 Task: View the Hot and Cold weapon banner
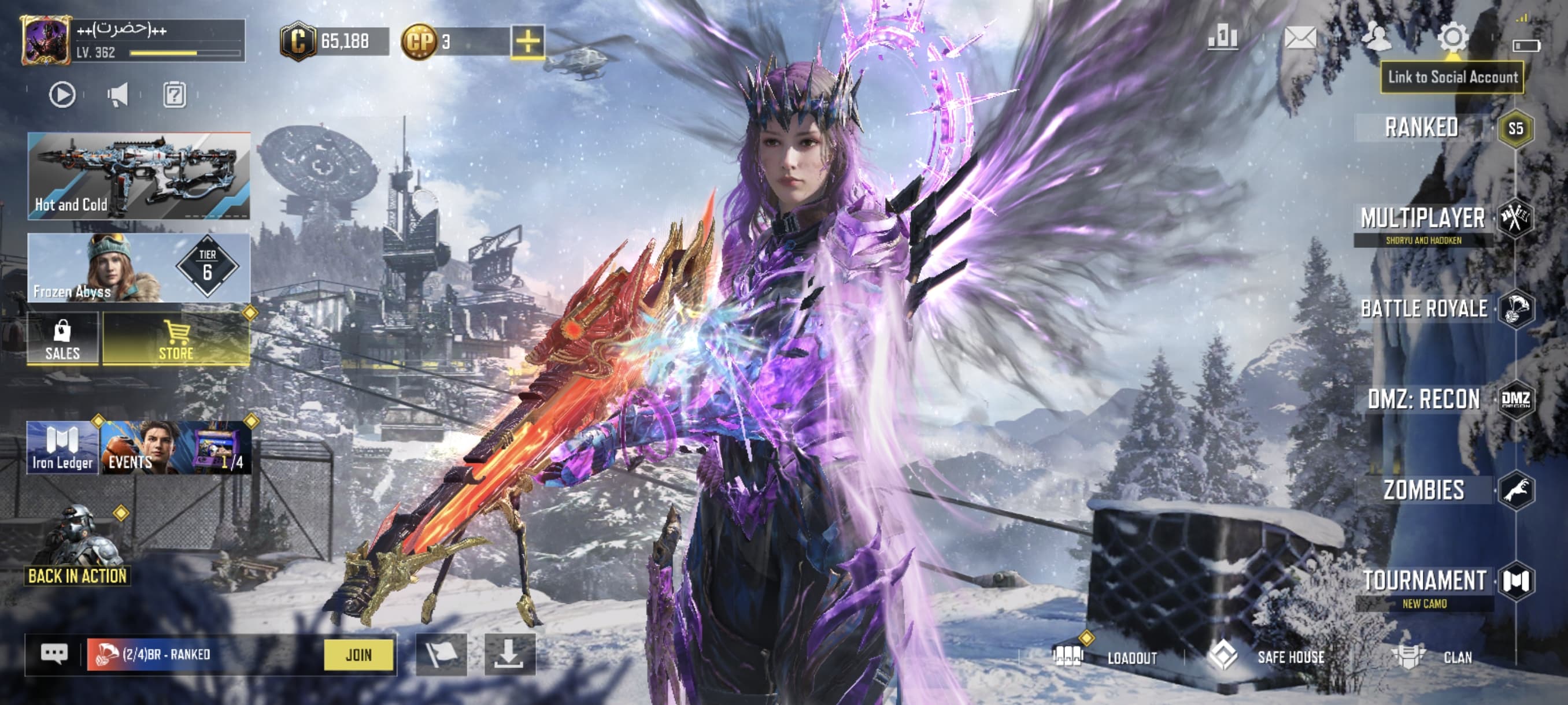tap(139, 176)
